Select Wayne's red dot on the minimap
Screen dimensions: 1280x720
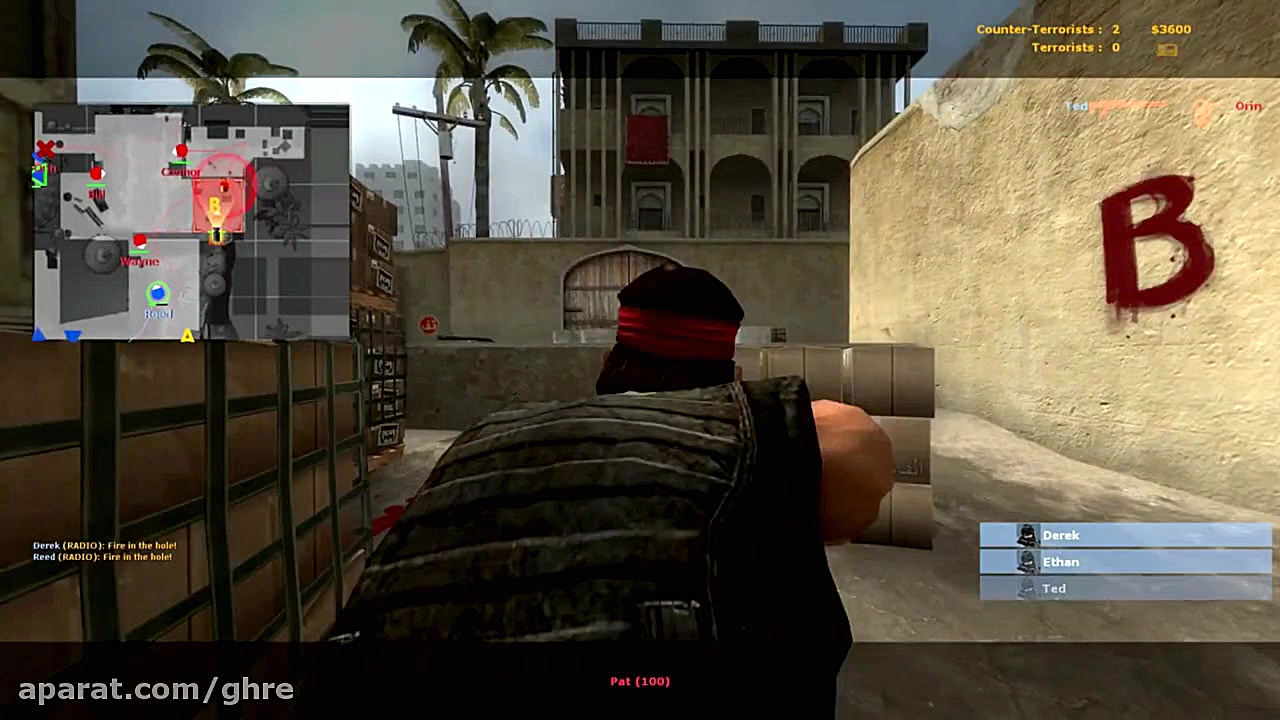coord(139,240)
